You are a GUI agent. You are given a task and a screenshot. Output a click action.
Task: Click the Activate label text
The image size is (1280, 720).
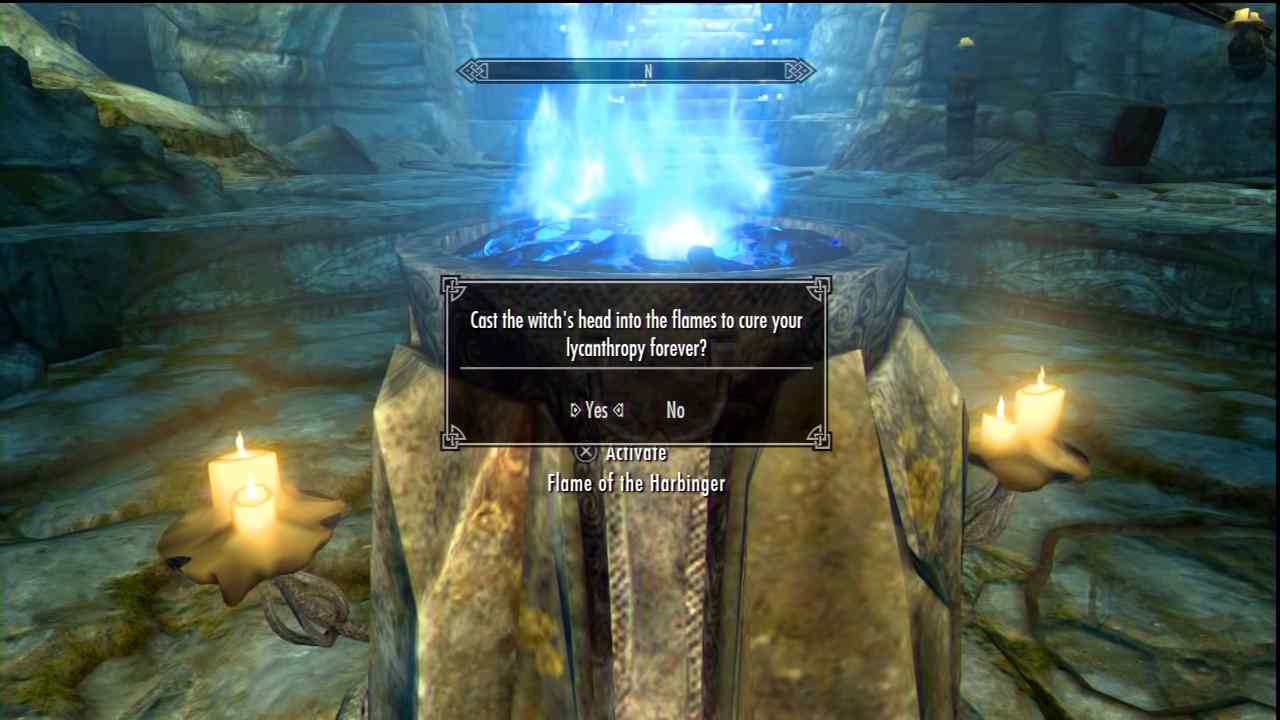[640, 452]
